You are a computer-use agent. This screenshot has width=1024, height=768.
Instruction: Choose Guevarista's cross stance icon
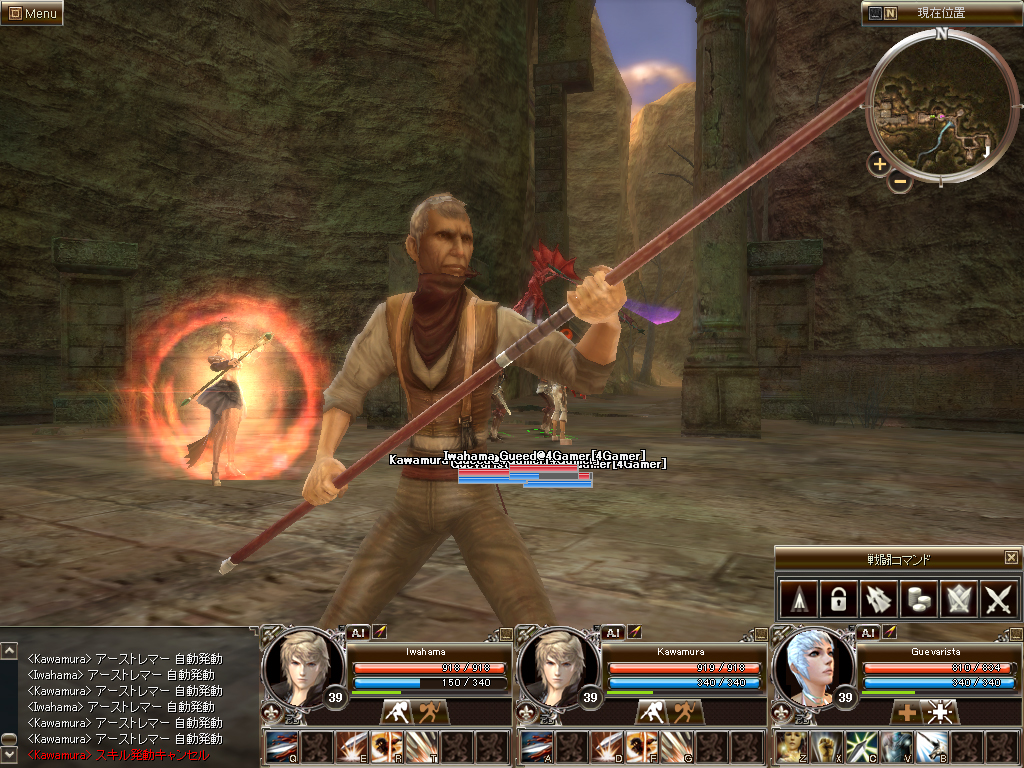[907, 712]
